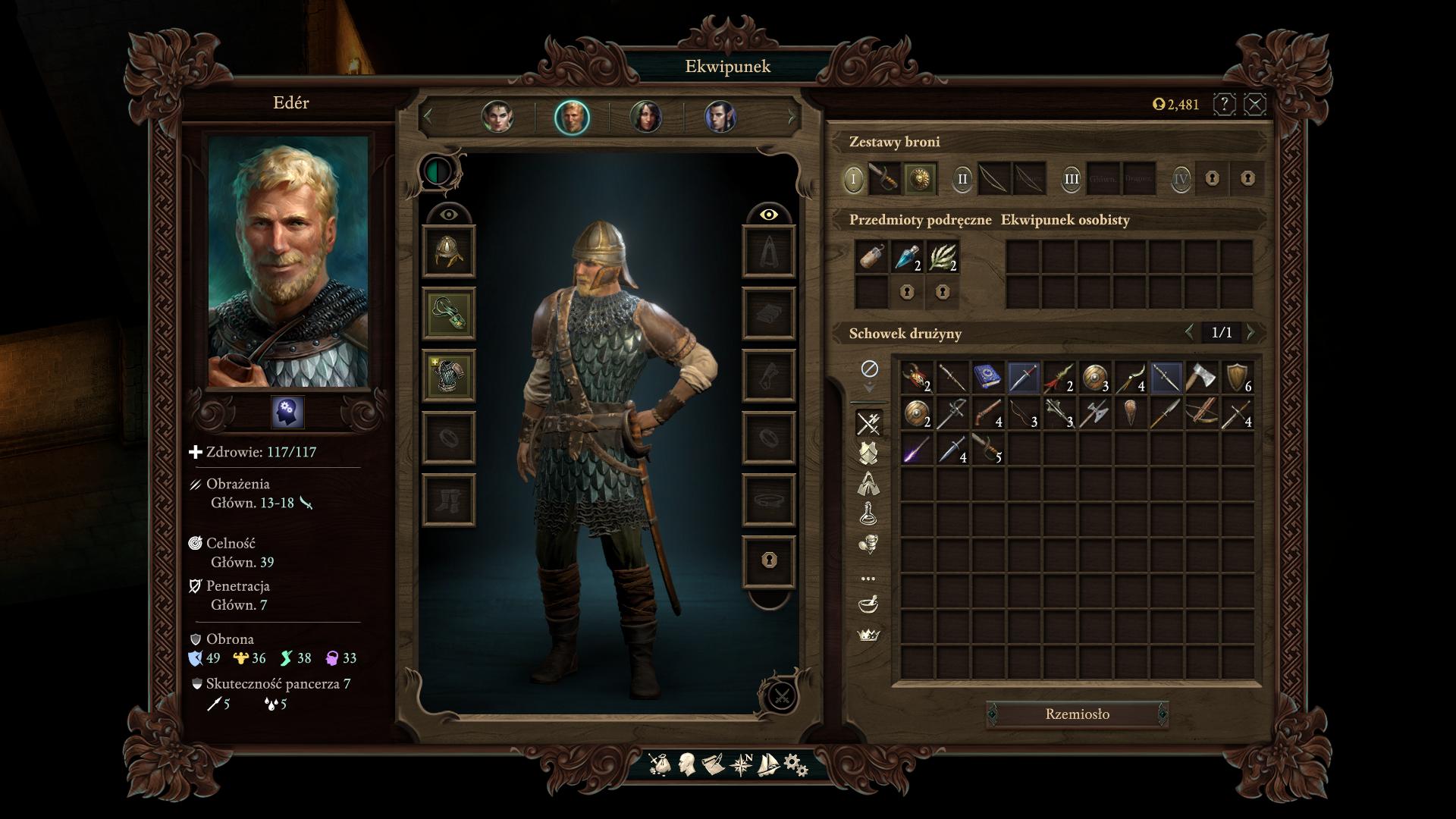
Task: Select the equipped helmet slot
Action: 449,251
